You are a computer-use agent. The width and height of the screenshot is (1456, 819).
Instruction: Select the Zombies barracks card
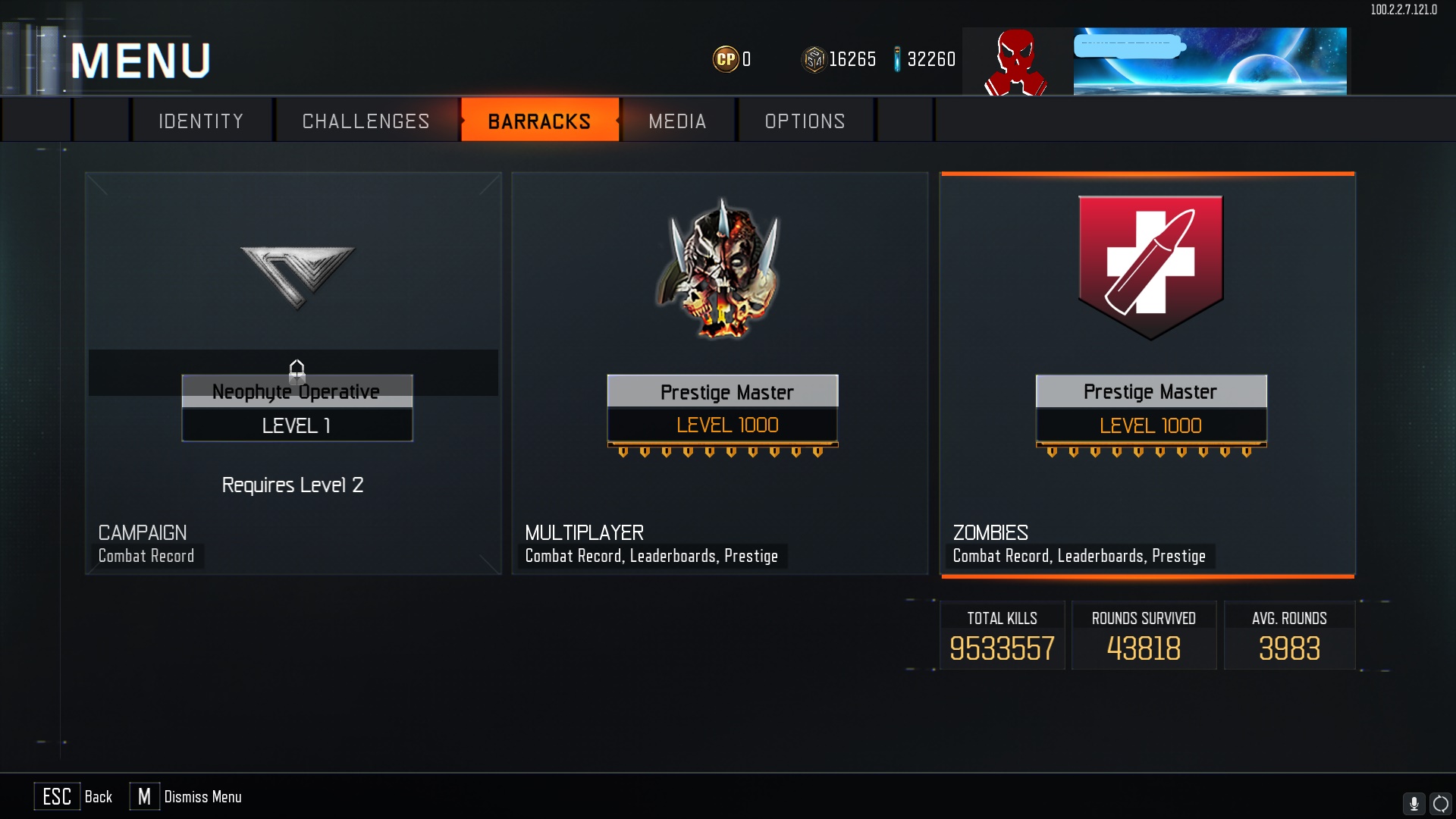(1147, 373)
